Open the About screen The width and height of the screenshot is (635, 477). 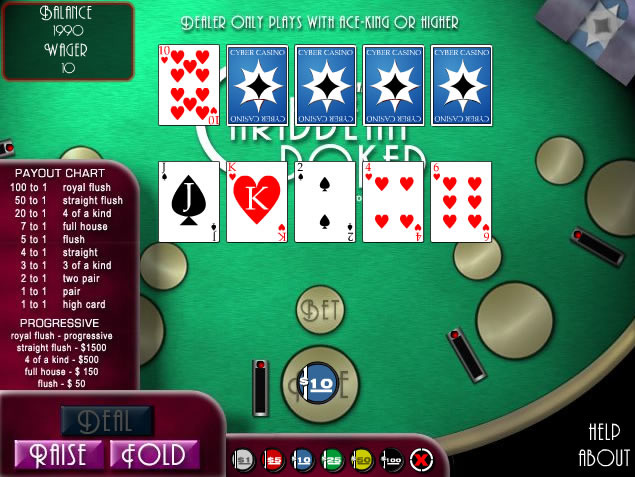[604, 459]
